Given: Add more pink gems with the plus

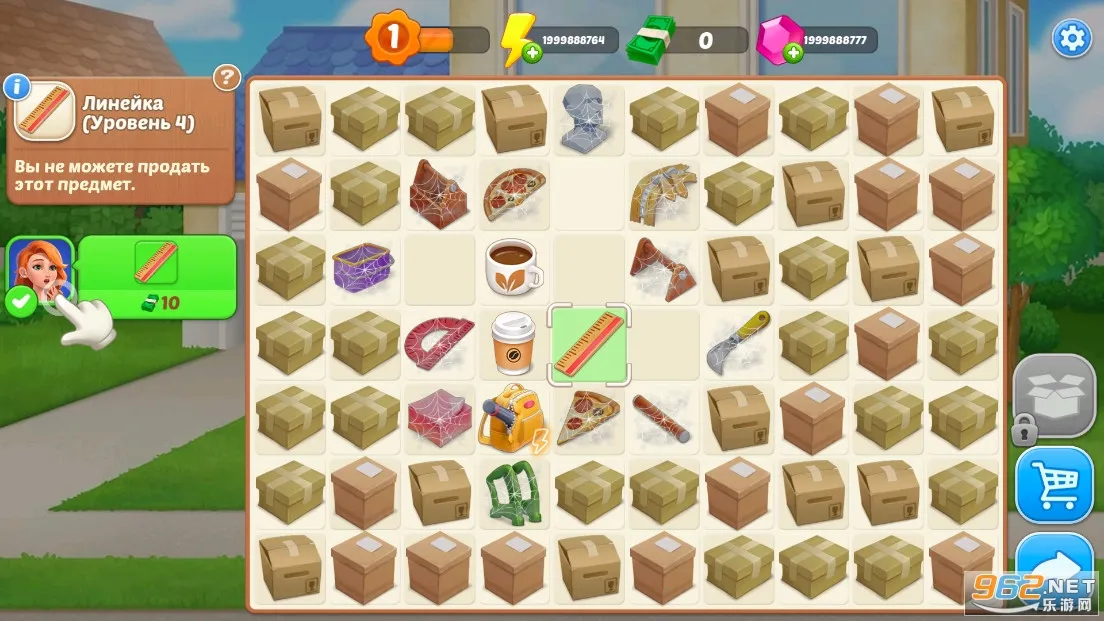Looking at the screenshot, I should tap(793, 53).
